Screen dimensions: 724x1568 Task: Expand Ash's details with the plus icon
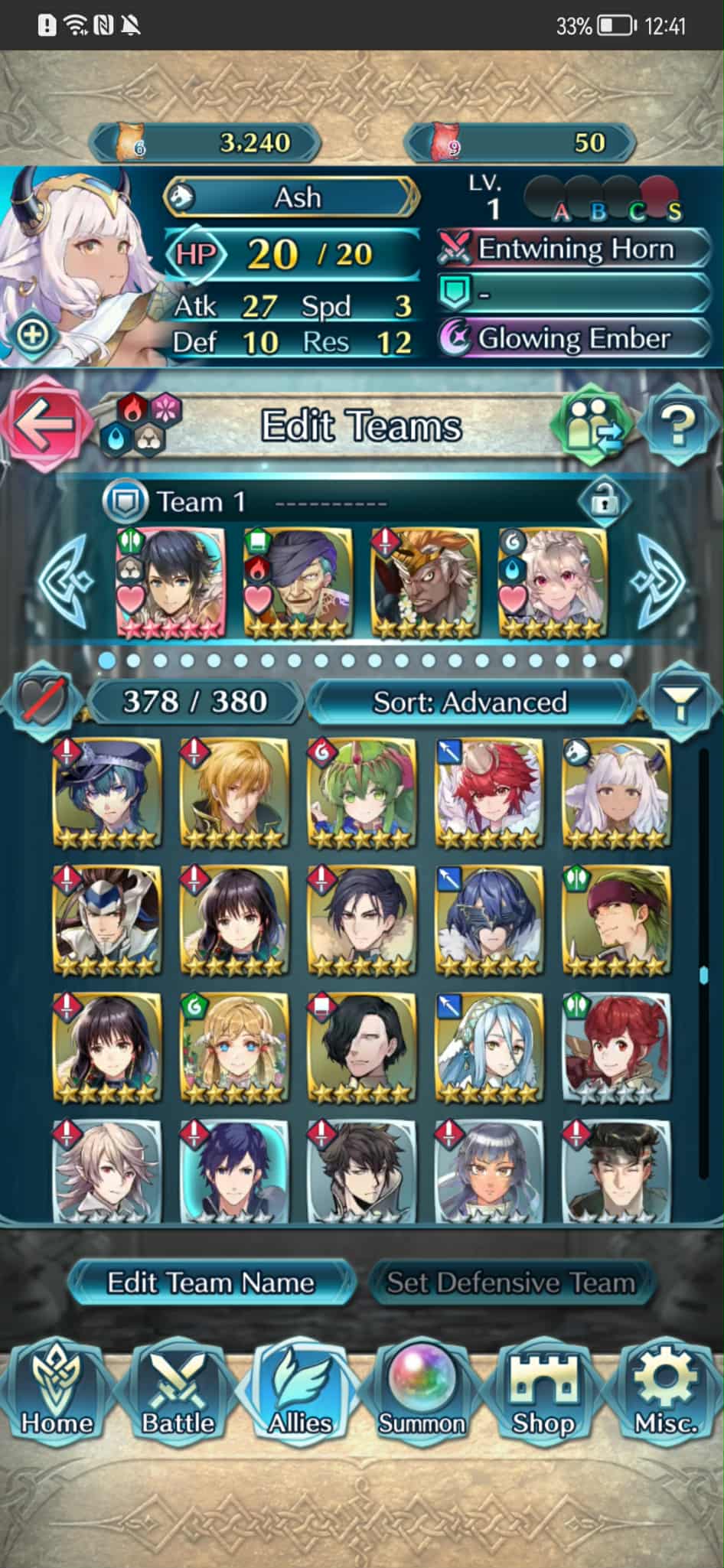33,335
